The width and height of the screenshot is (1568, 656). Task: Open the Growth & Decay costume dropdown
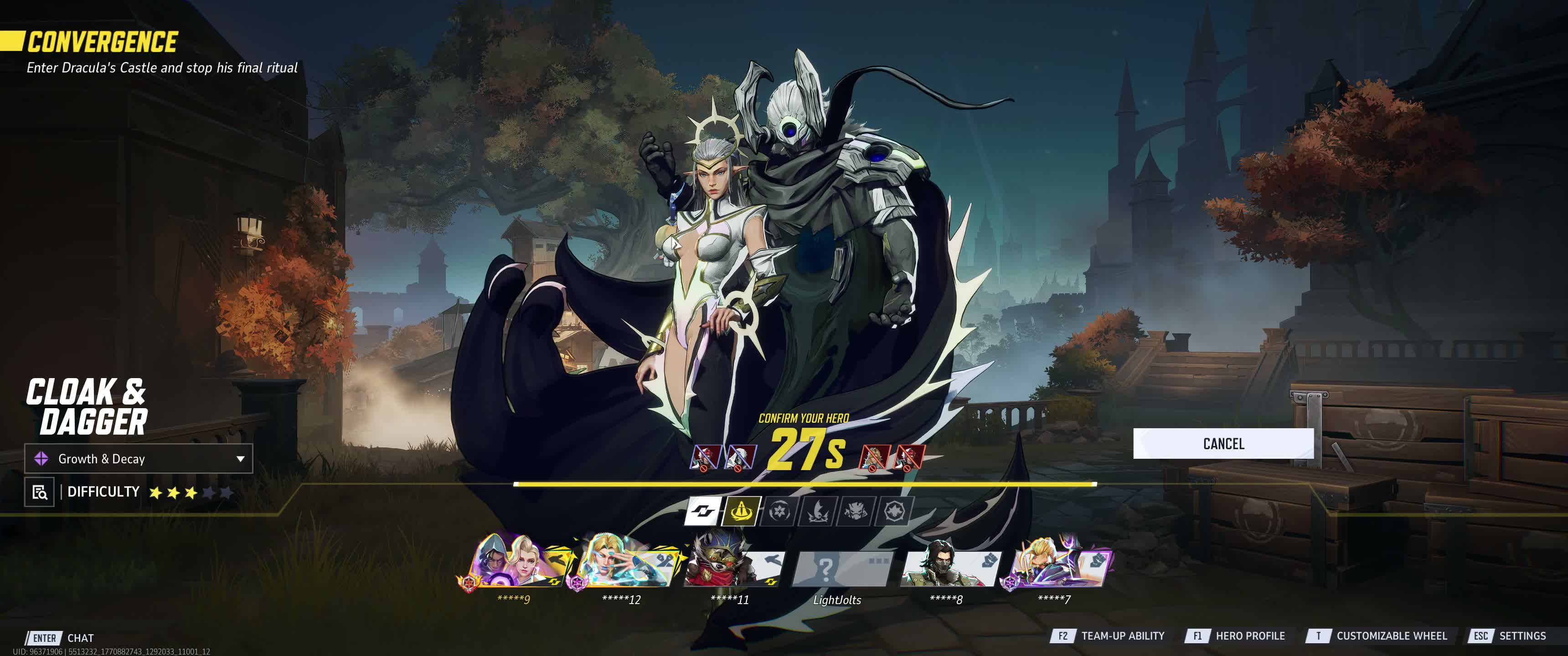(138, 459)
